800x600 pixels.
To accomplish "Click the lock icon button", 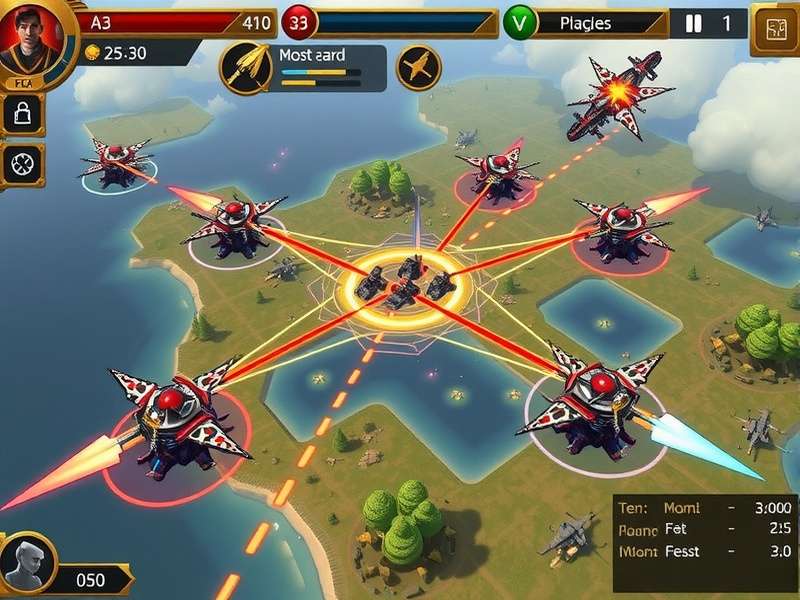I will (22, 114).
